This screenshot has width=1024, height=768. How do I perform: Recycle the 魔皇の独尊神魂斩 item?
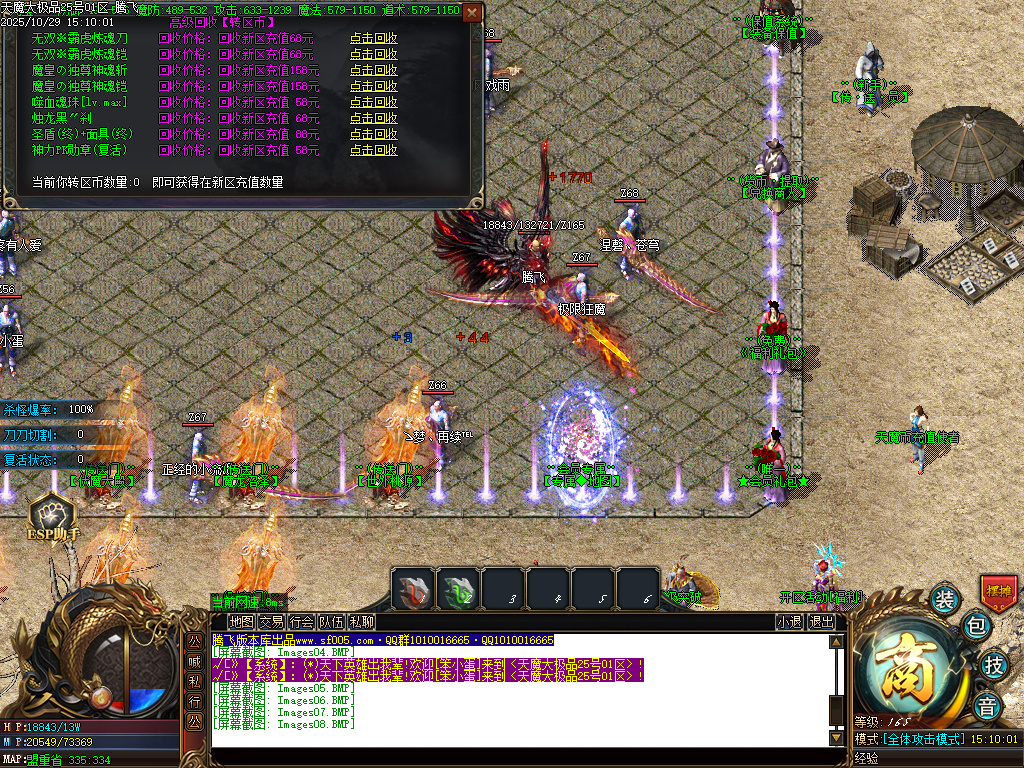point(373,71)
